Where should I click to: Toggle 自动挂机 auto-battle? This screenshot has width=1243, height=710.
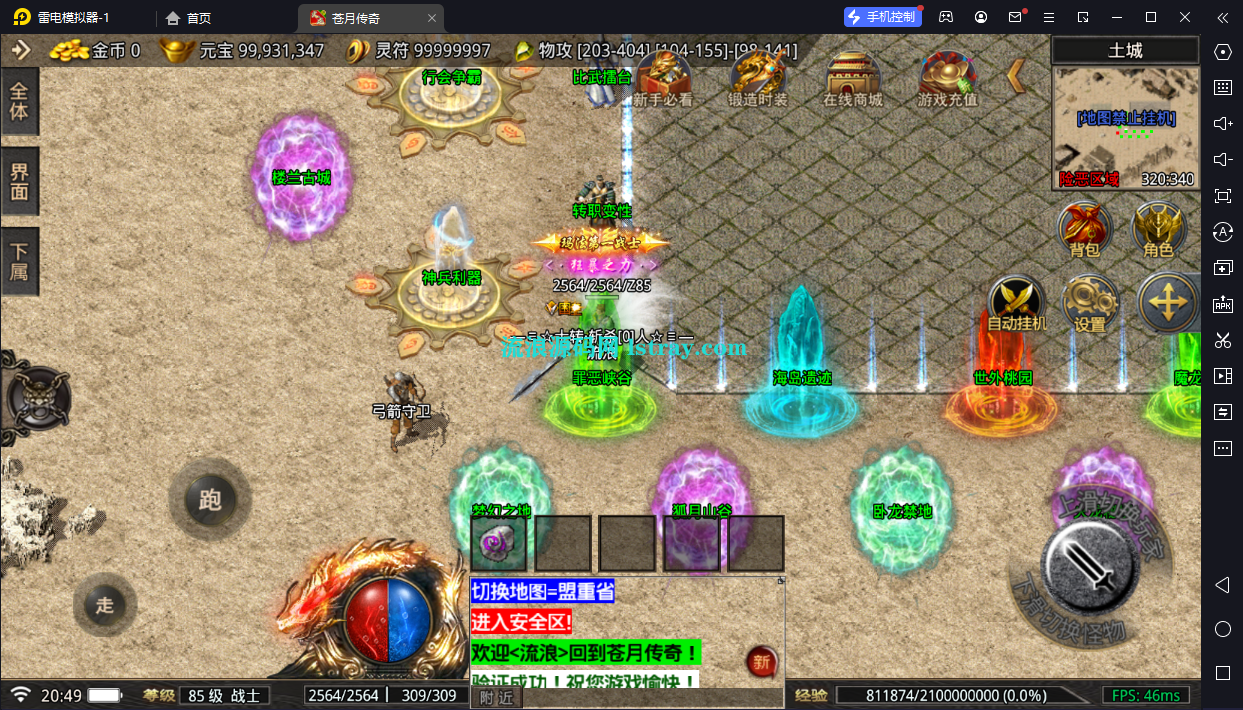(1017, 303)
